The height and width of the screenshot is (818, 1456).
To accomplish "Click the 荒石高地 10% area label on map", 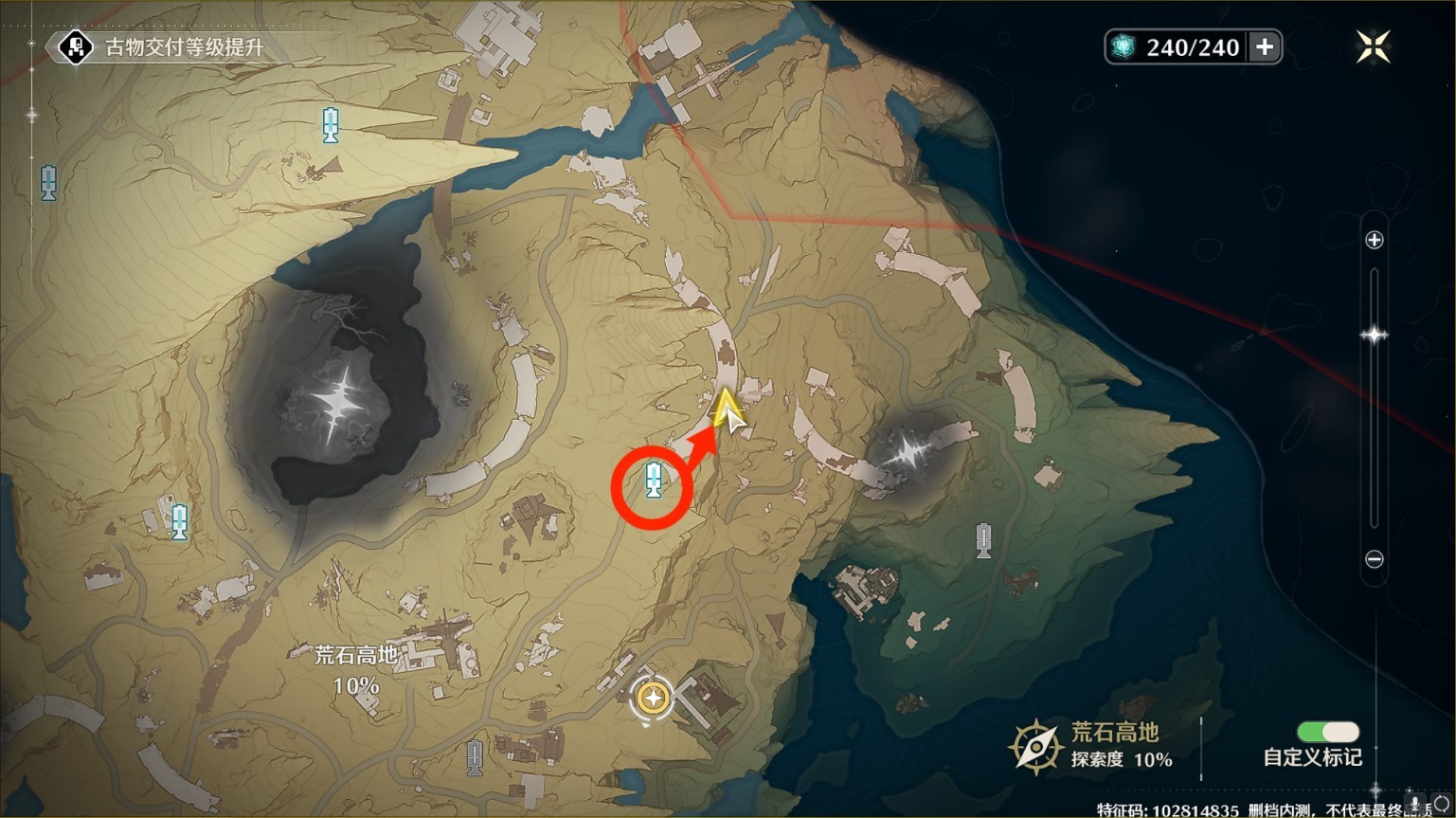I will pyautogui.click(x=356, y=669).
